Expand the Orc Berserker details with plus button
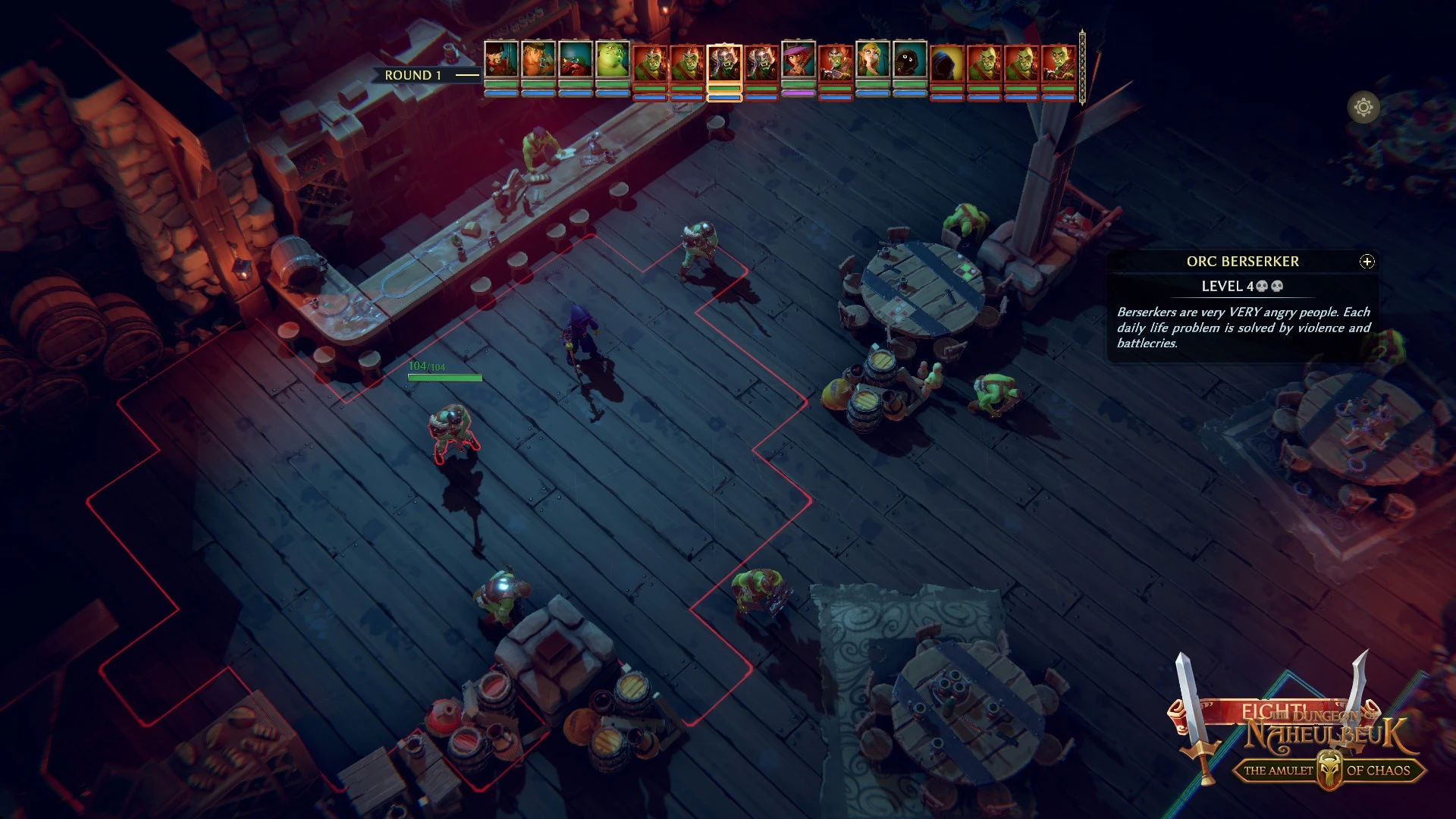This screenshot has width=1456, height=819. (1367, 262)
